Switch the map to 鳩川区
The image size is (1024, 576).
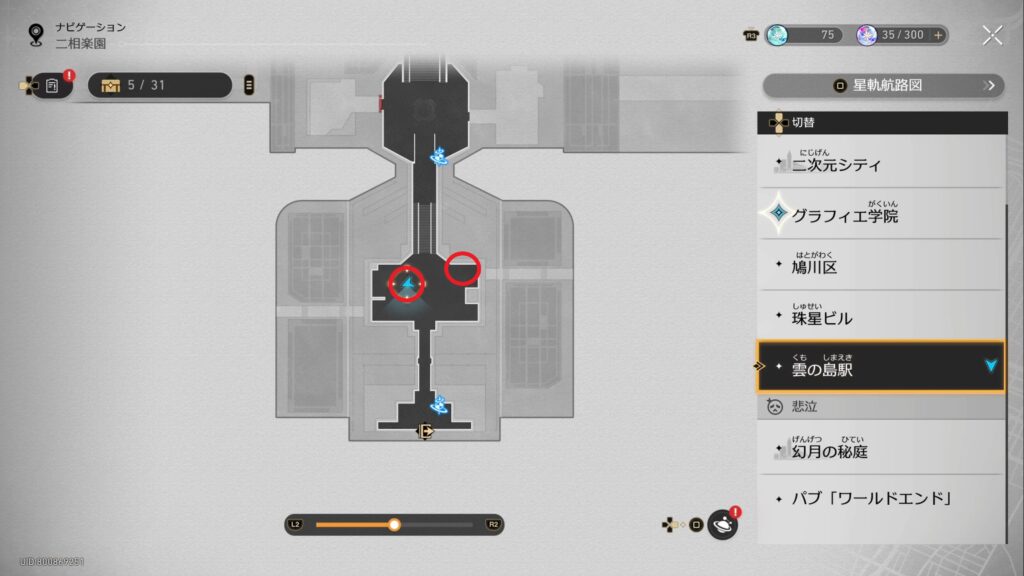(880, 266)
